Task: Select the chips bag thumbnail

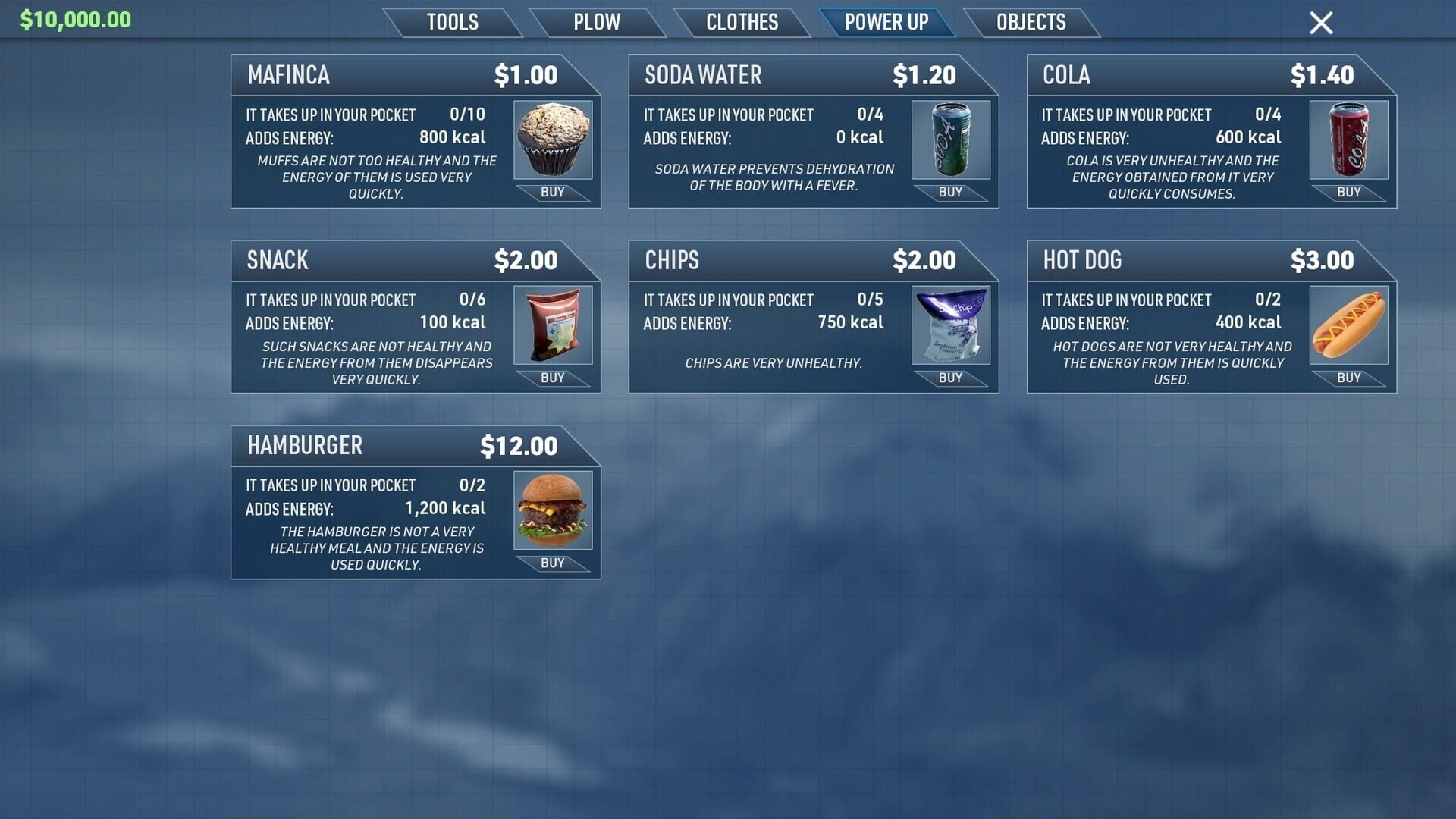Action: point(951,325)
